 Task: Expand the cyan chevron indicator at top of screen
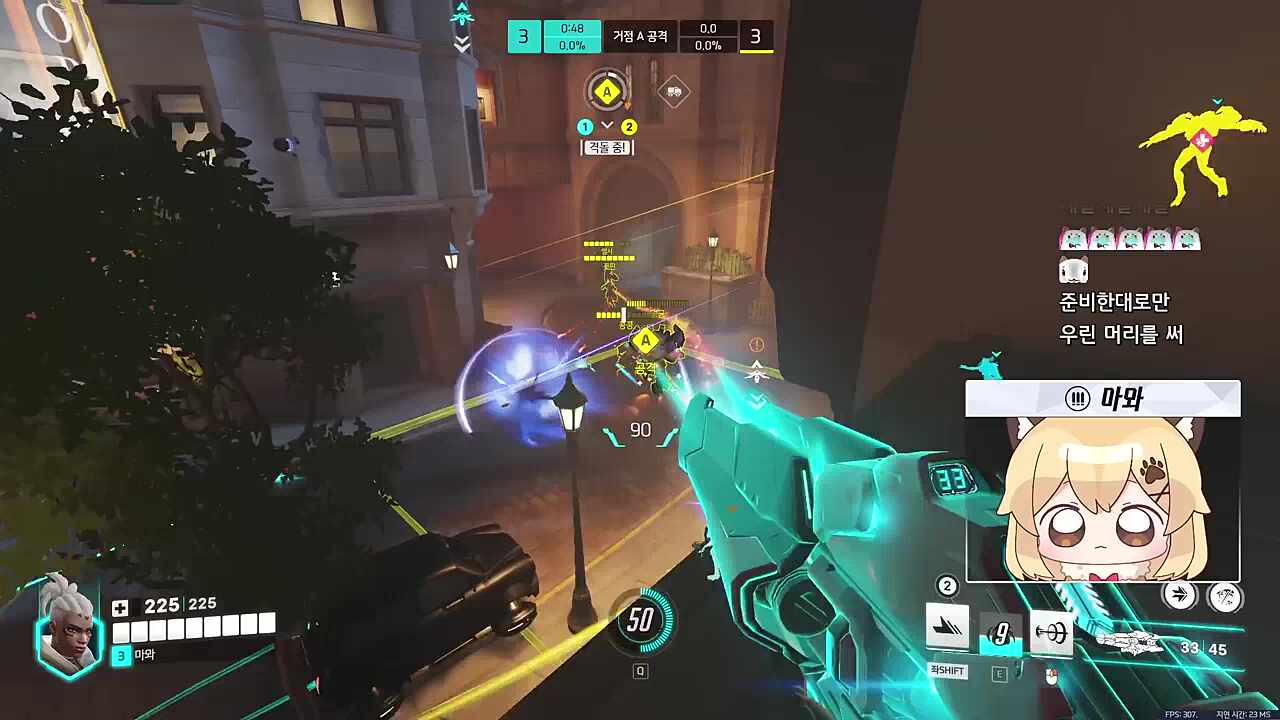click(460, 17)
